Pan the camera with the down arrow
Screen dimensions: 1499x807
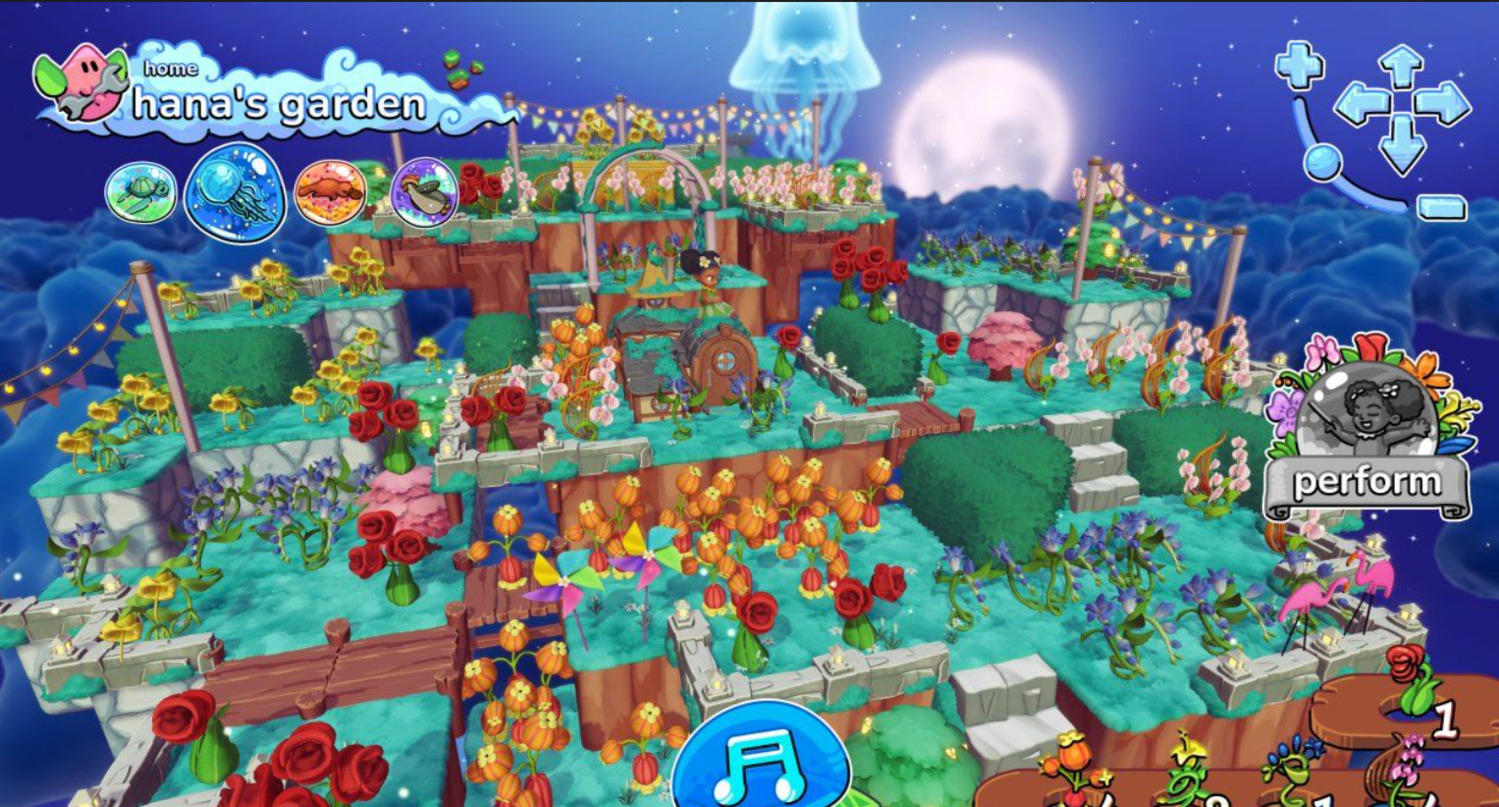point(1401,142)
